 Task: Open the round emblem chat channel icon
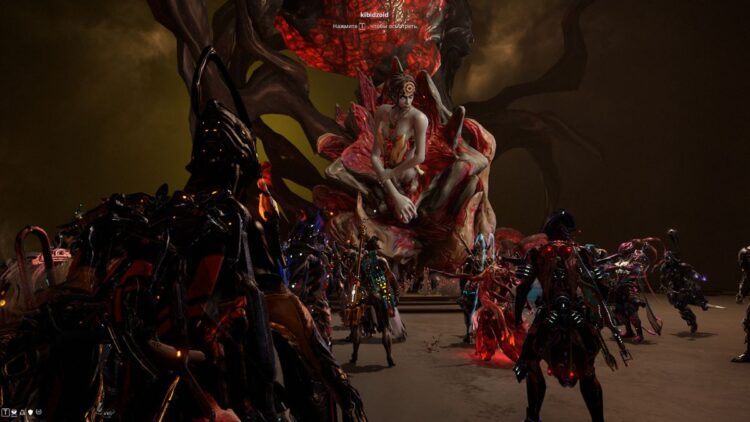(39, 412)
